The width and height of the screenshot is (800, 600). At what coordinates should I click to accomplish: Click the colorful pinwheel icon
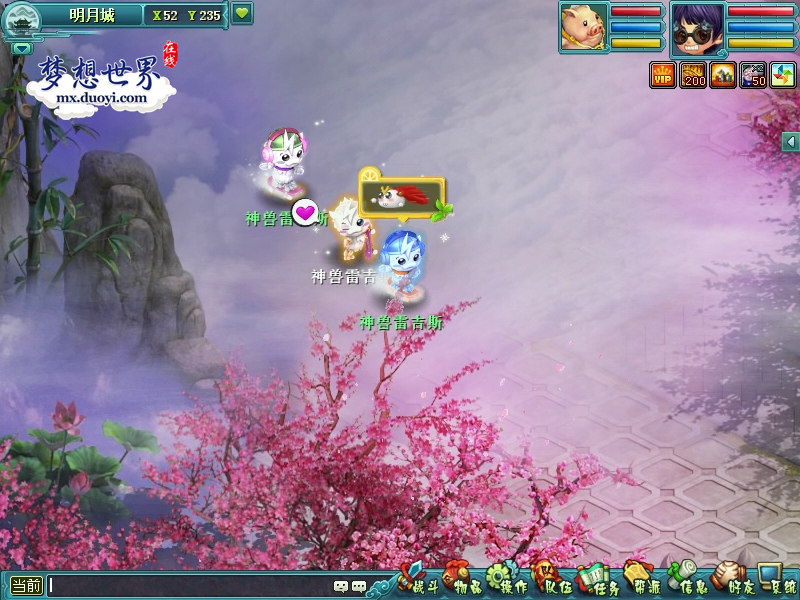coord(782,75)
